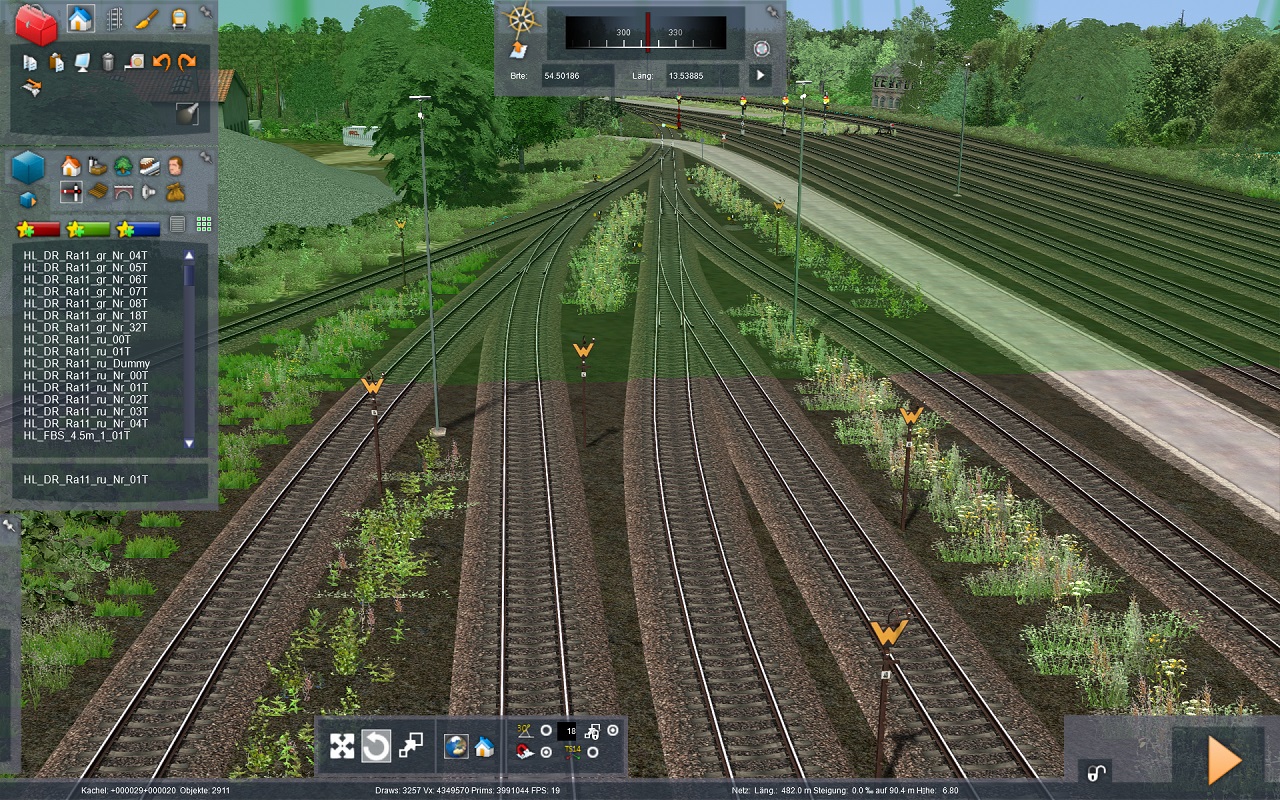
Task: Select HL_DR_Ra11_ru_Nr_02T in the list
Action: (86, 399)
